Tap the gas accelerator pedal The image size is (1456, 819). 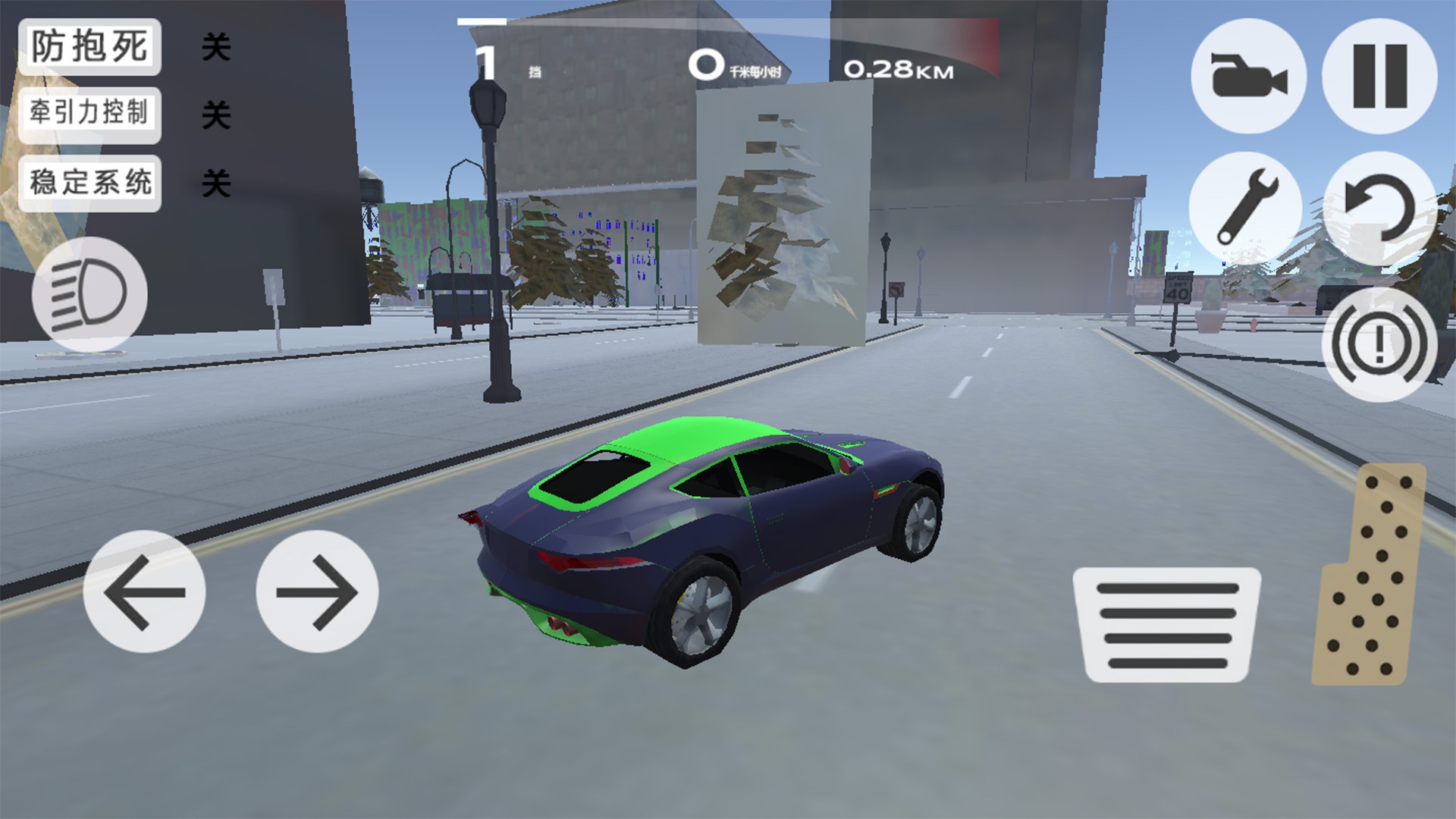(x=1370, y=575)
